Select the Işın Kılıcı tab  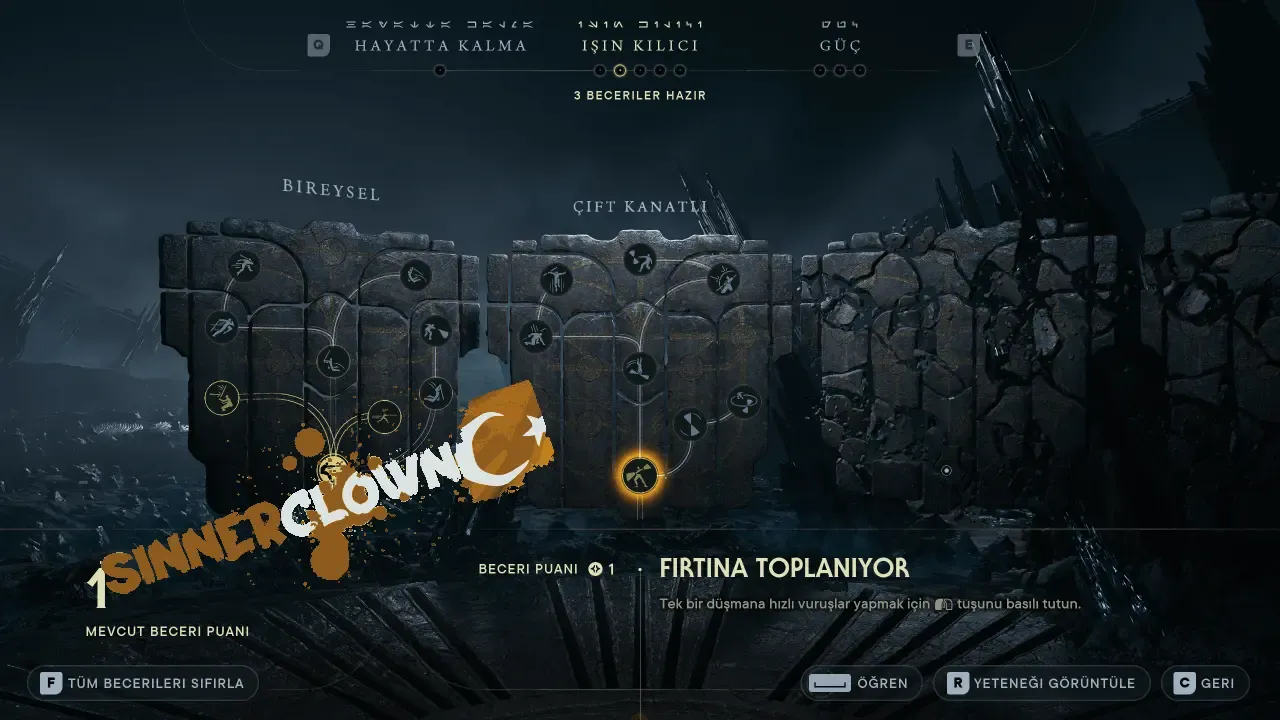(640, 46)
